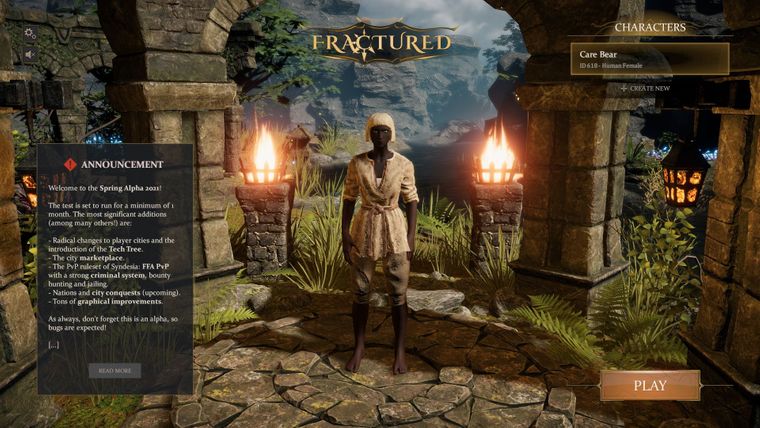This screenshot has height=428, width=760.
Task: Toggle sound with the speaker icon
Action: click(29, 54)
